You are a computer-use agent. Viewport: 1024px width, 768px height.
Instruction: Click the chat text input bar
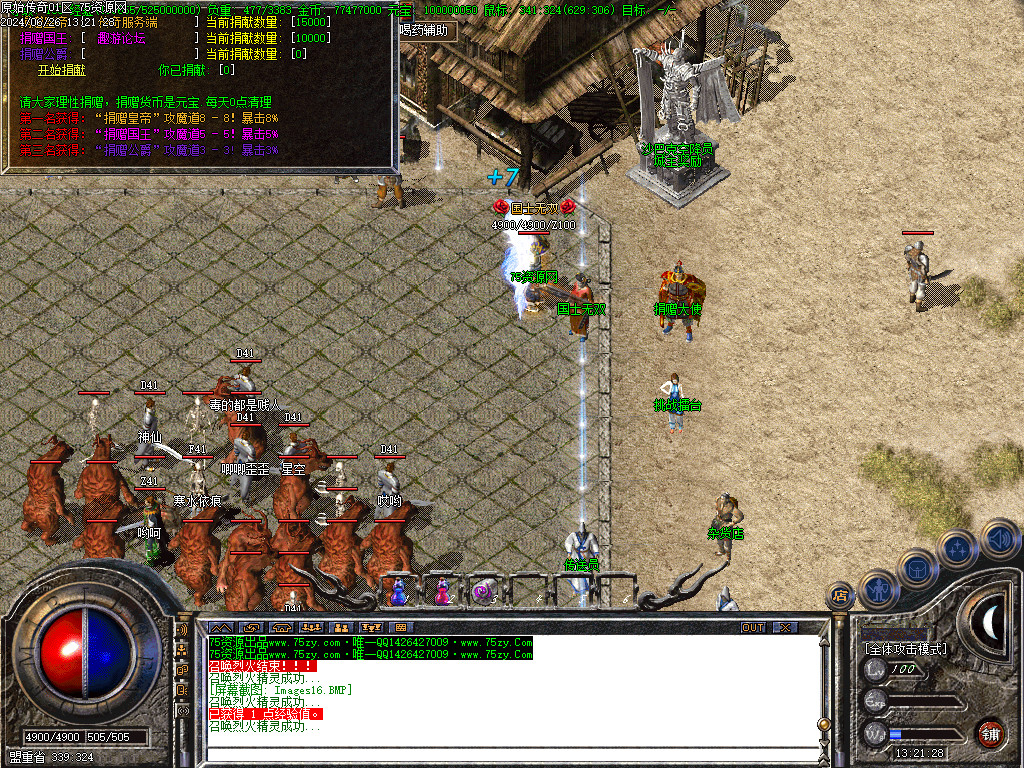[x=500, y=756]
